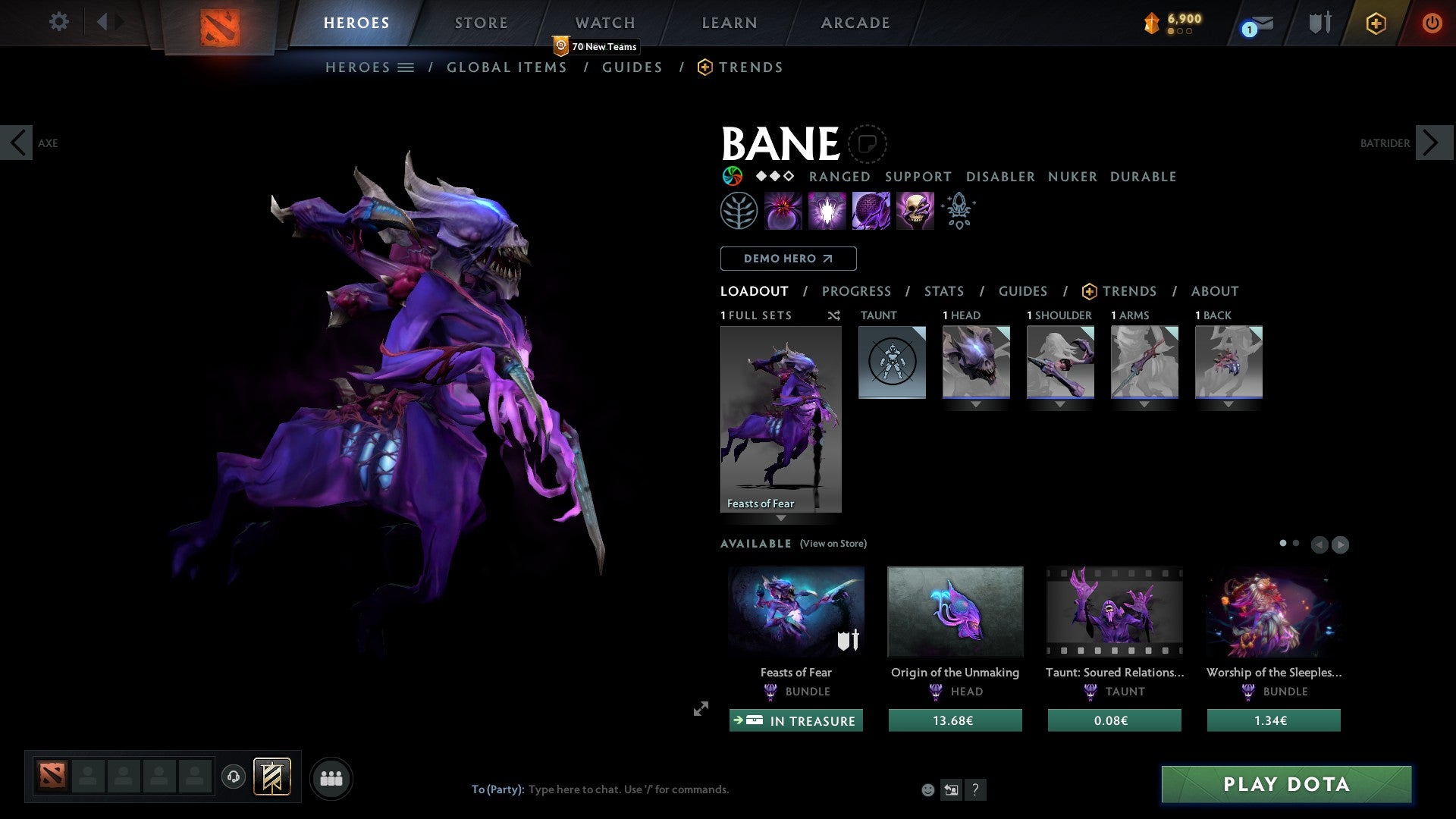
Task: Click the green Play Dota button
Action: (x=1286, y=784)
